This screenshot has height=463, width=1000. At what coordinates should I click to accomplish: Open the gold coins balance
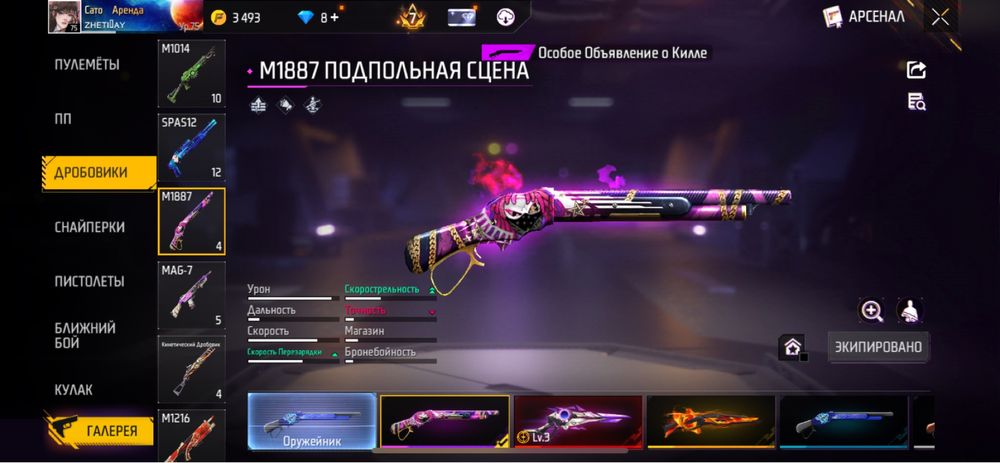pos(236,17)
